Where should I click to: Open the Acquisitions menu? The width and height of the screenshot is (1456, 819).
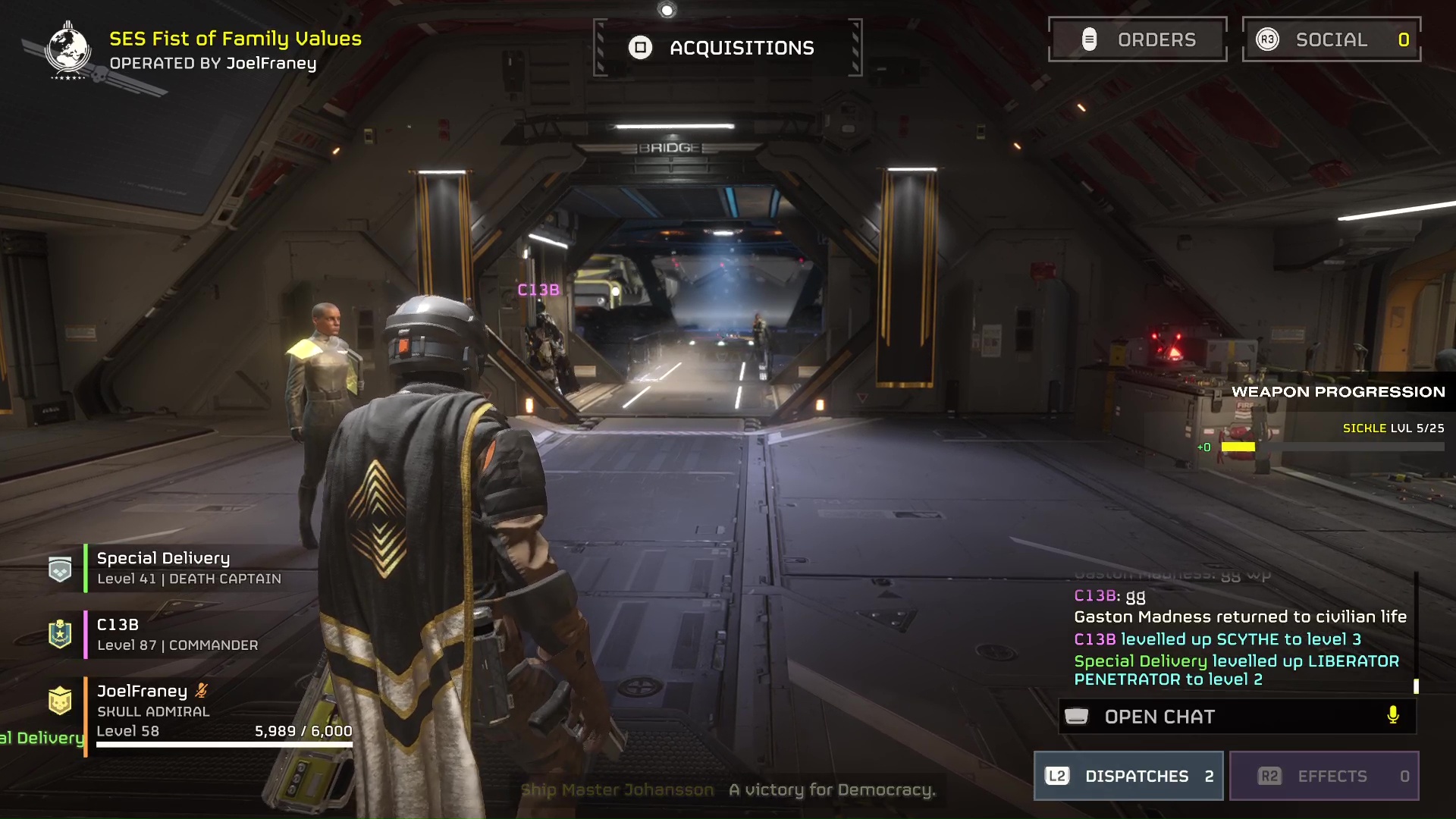click(727, 48)
